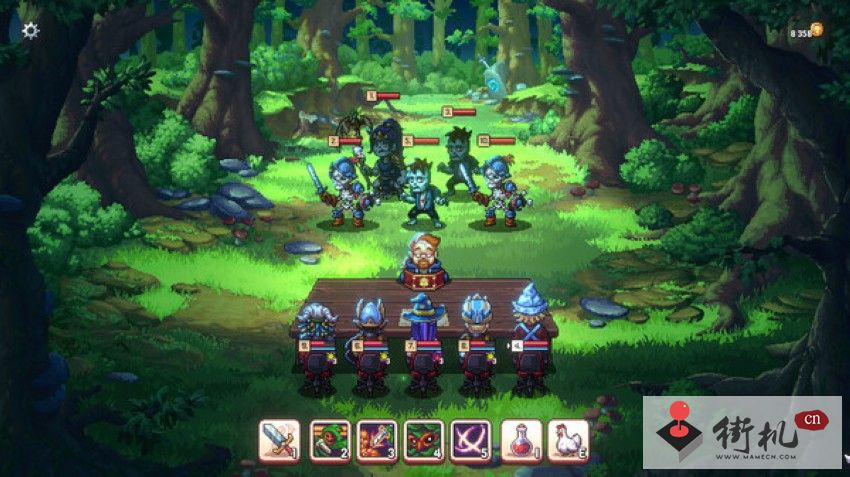Choose the white chicken flee action

pyautogui.click(x=568, y=439)
